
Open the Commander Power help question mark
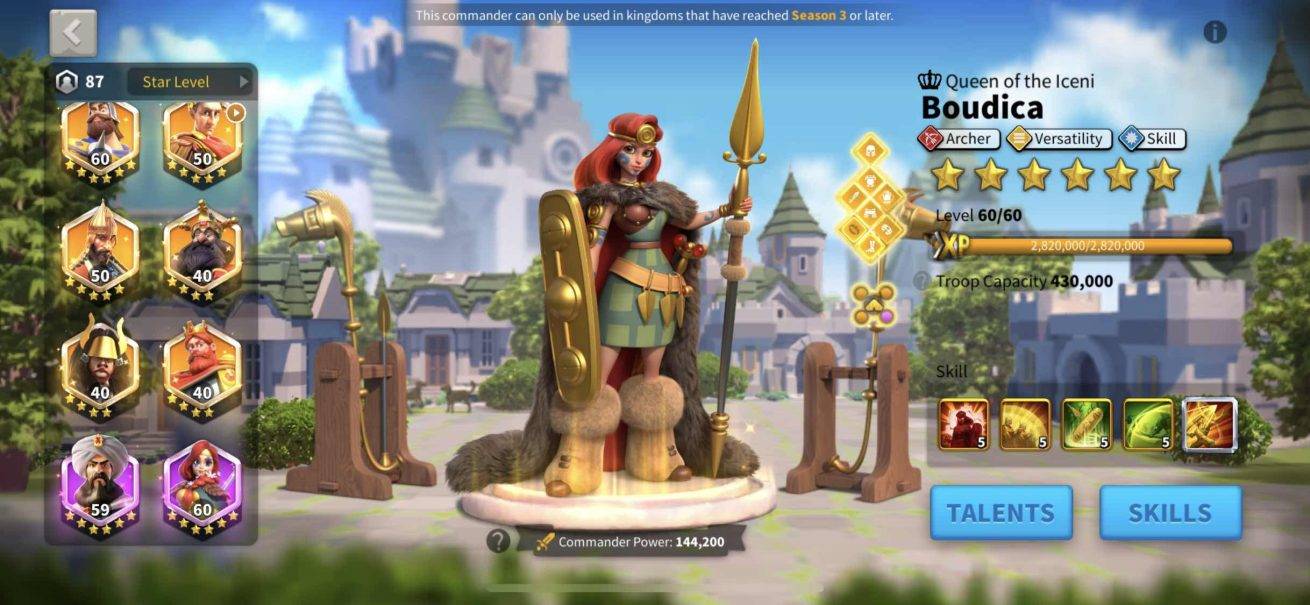498,541
